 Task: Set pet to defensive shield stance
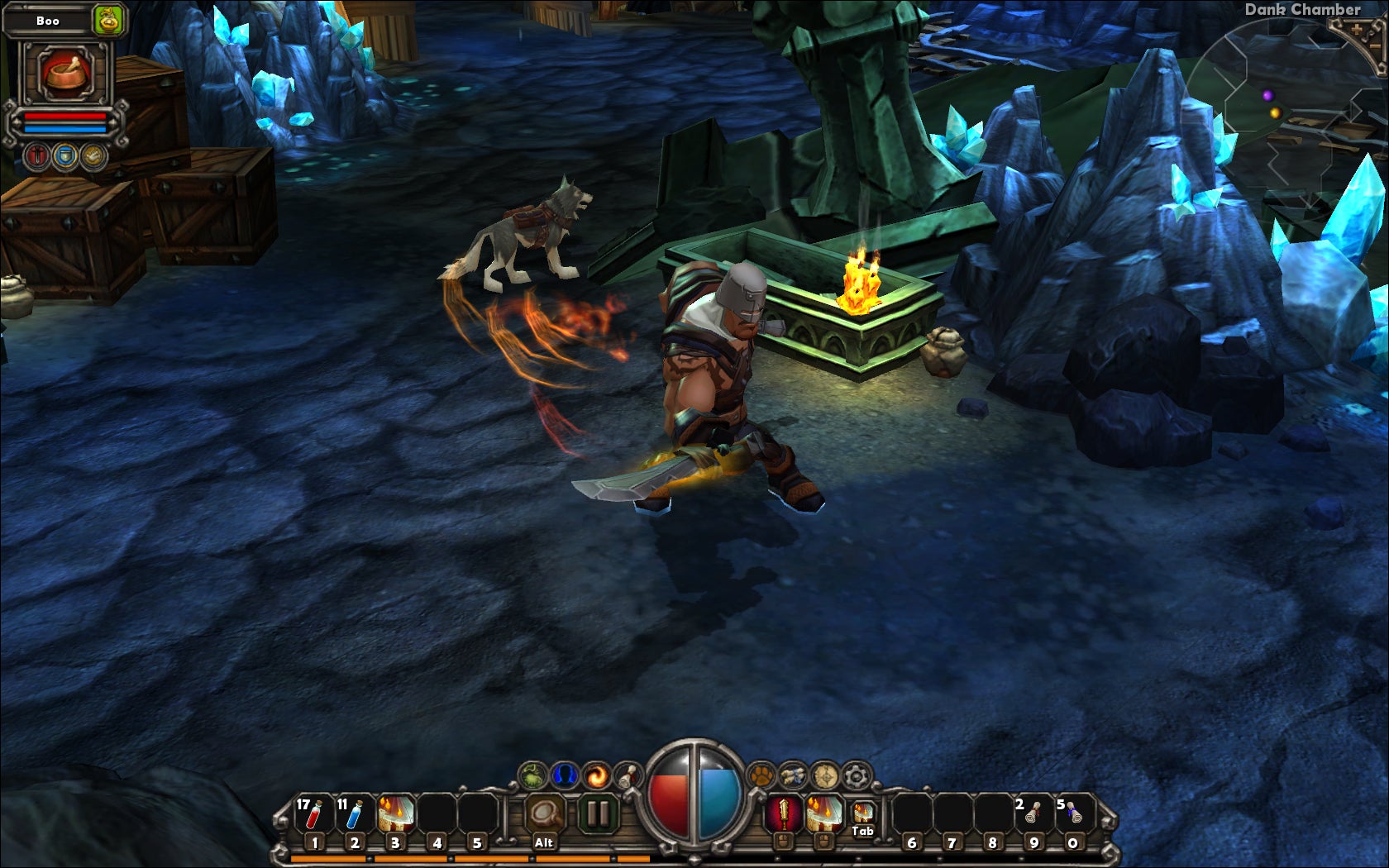pyautogui.click(x=64, y=155)
